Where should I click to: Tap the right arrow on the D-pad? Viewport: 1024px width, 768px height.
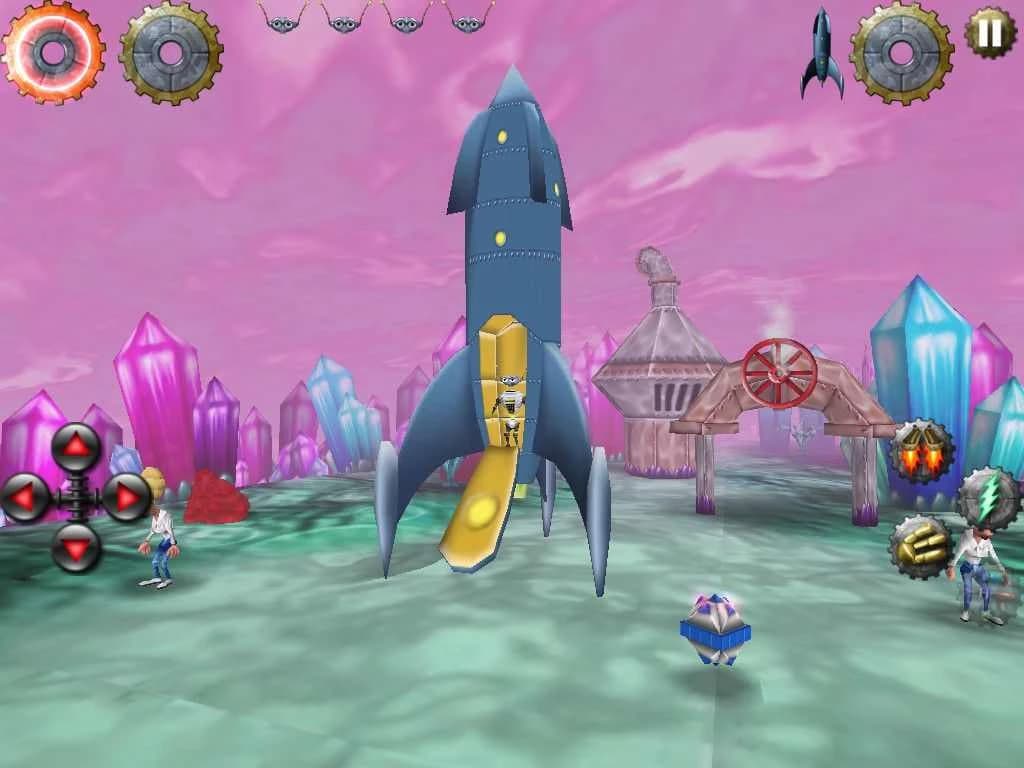point(126,497)
